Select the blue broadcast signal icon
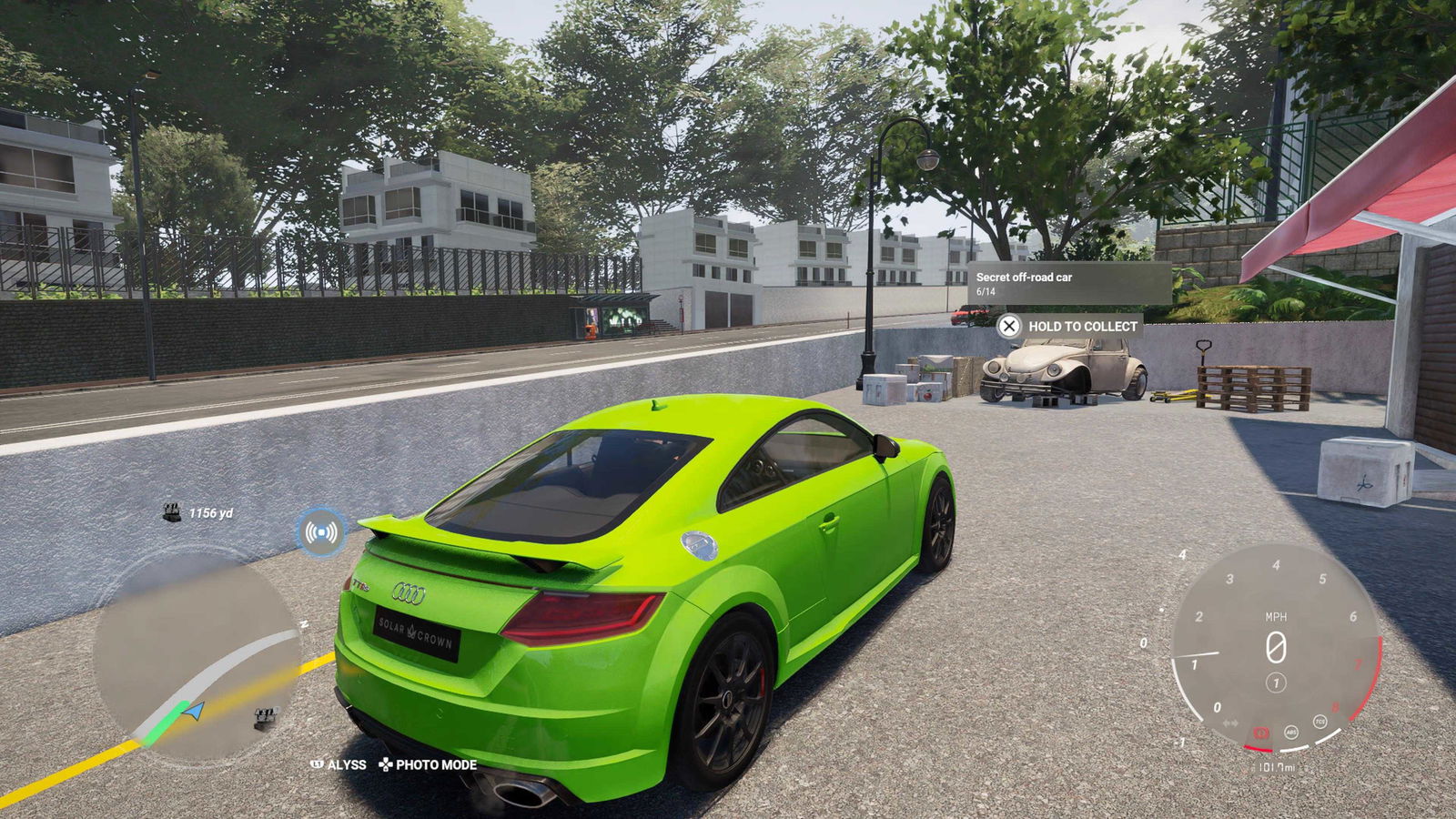 (x=321, y=531)
